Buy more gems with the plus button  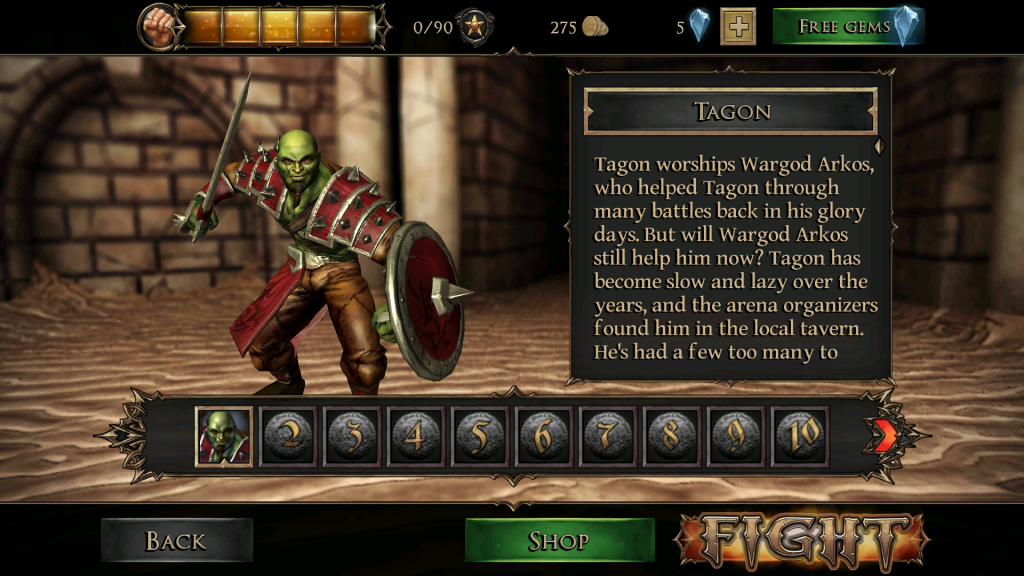click(738, 27)
